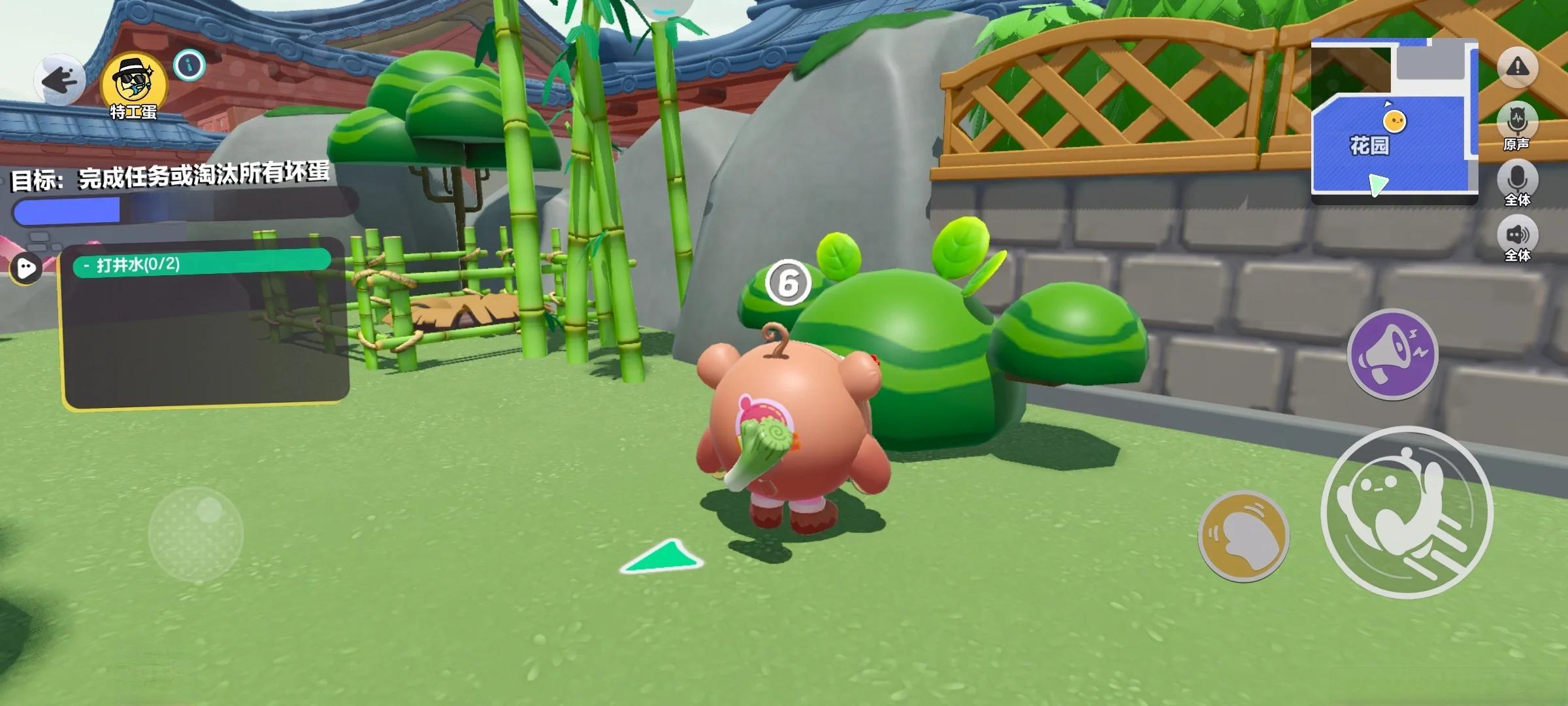Viewport: 1568px width, 706px height.
Task: Open the 特工蛋 role avatar
Action: (x=133, y=84)
